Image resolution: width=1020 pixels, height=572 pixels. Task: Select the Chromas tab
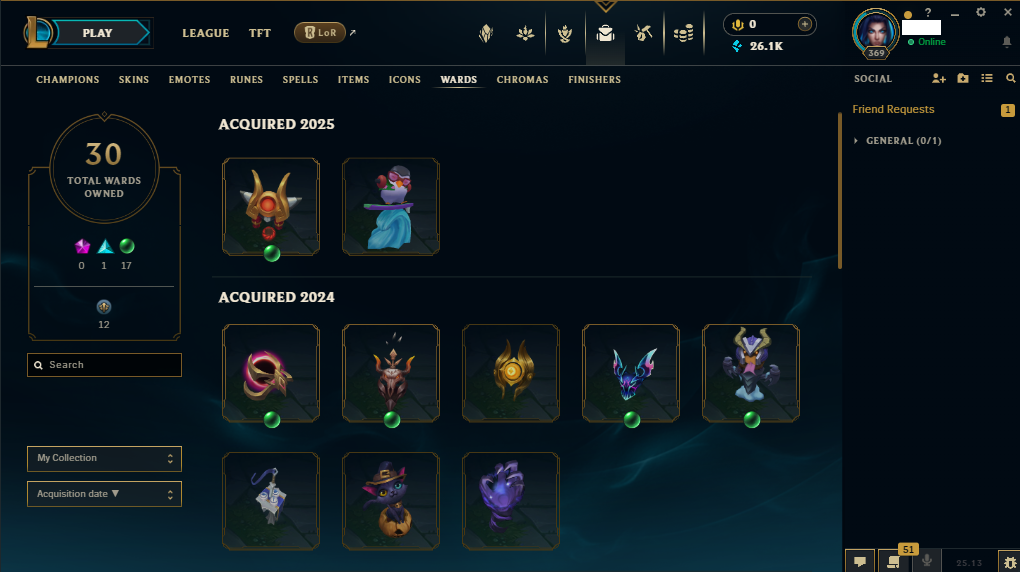[x=522, y=80]
